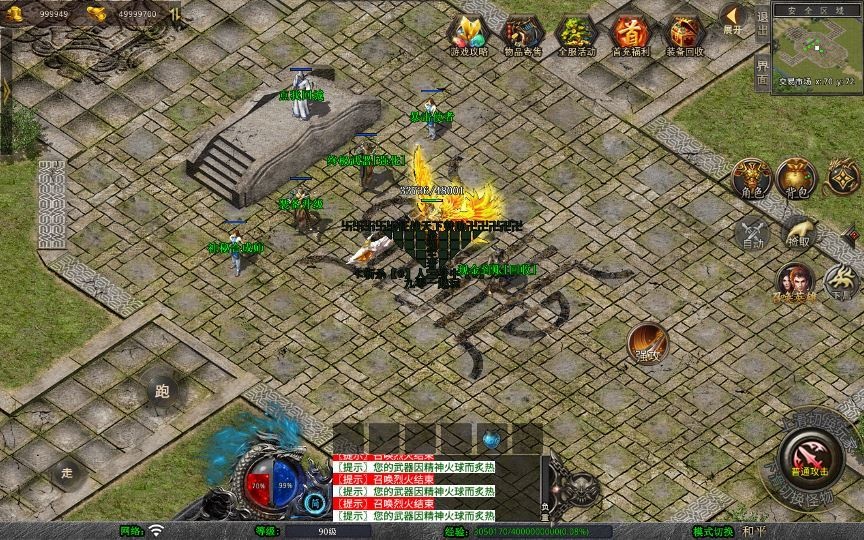Select the 跑 run movement button

click(162, 391)
